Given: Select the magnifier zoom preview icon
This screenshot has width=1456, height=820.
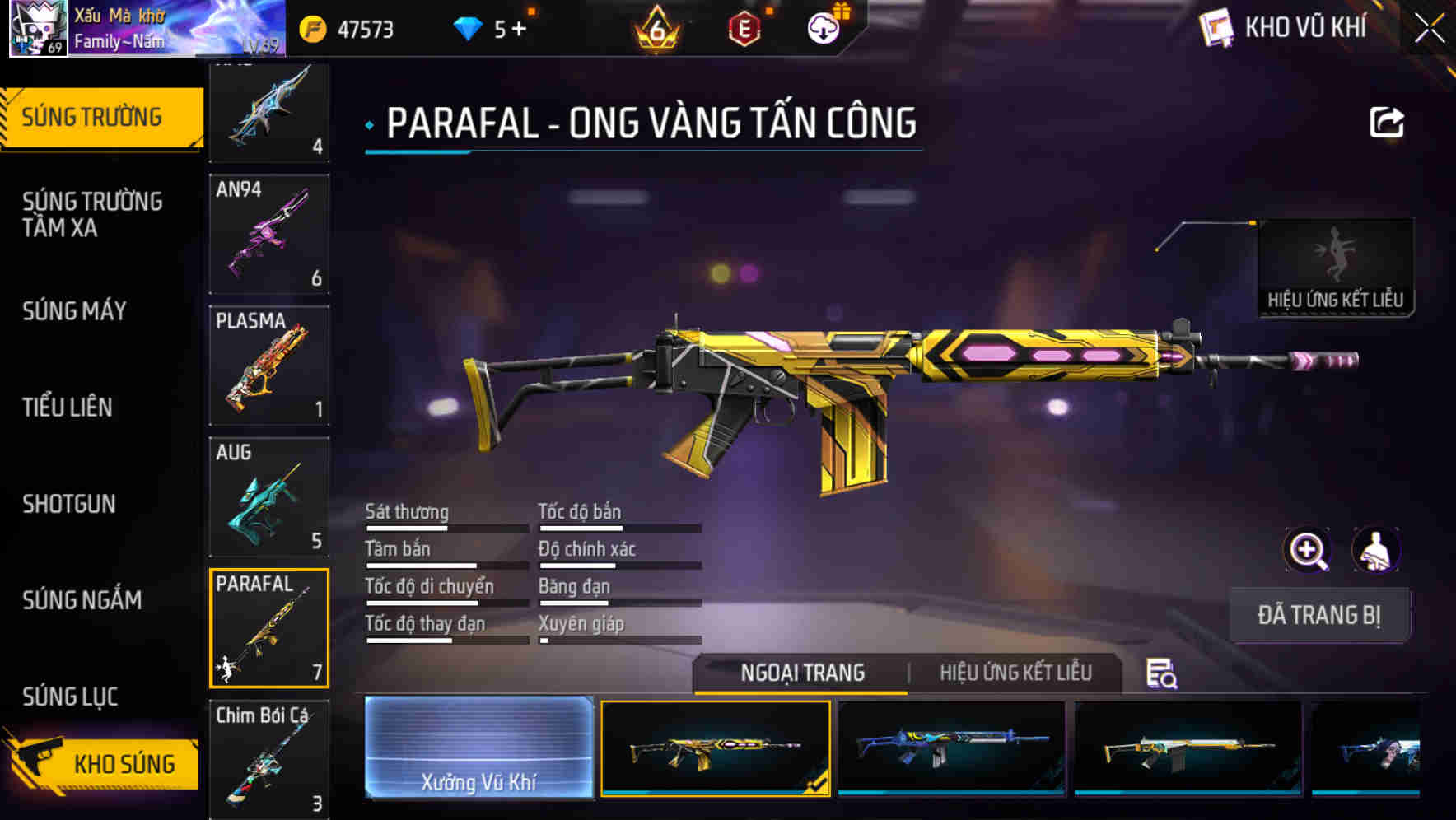Looking at the screenshot, I should click(1308, 550).
